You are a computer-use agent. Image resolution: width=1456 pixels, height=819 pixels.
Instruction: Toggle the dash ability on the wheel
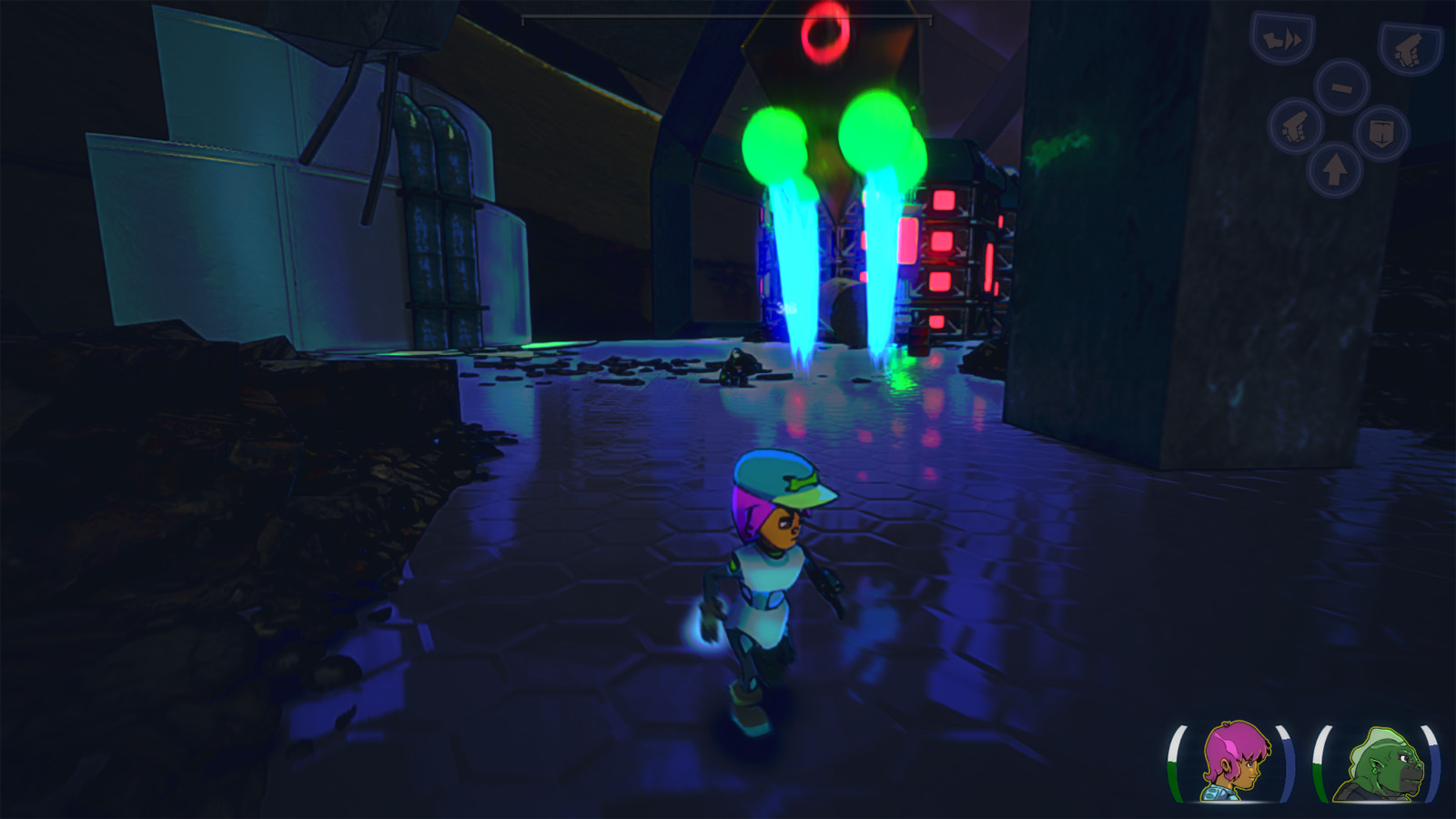coord(1281,39)
